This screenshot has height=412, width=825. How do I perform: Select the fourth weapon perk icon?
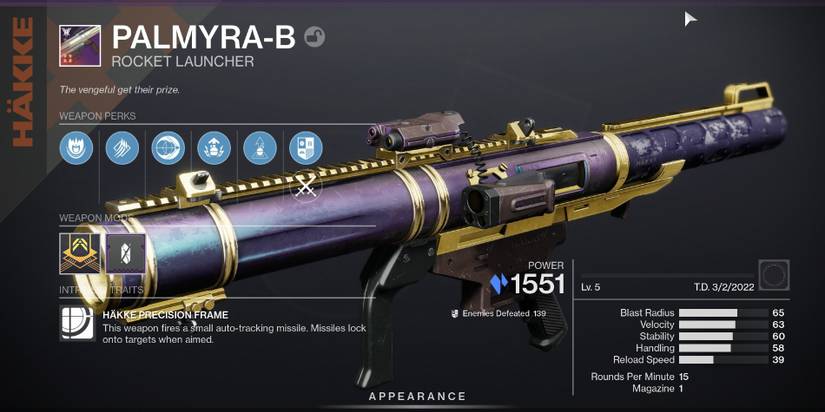tap(214, 148)
